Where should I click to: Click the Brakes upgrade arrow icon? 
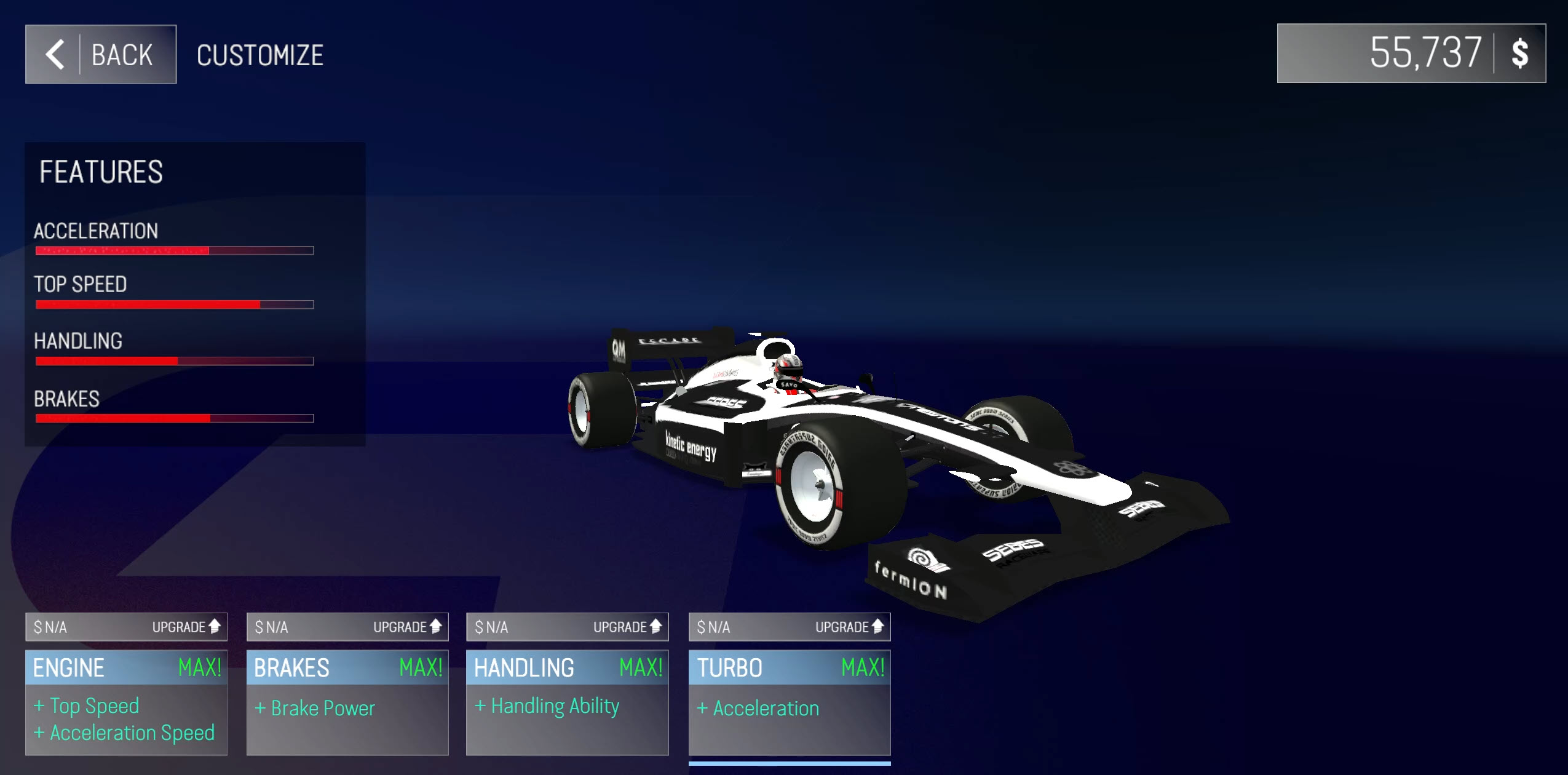click(434, 627)
